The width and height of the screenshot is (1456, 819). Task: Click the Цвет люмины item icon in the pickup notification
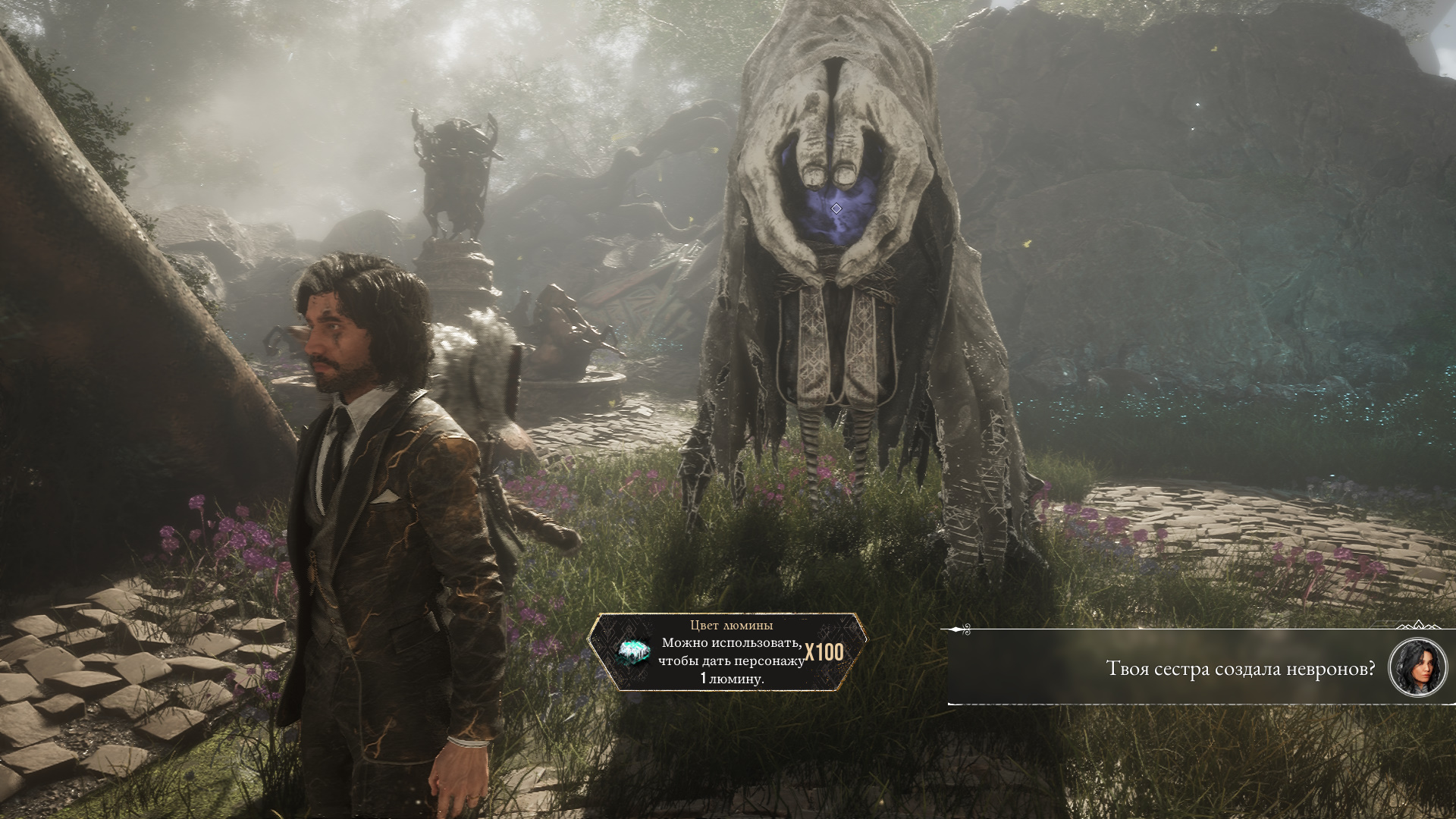(x=632, y=652)
